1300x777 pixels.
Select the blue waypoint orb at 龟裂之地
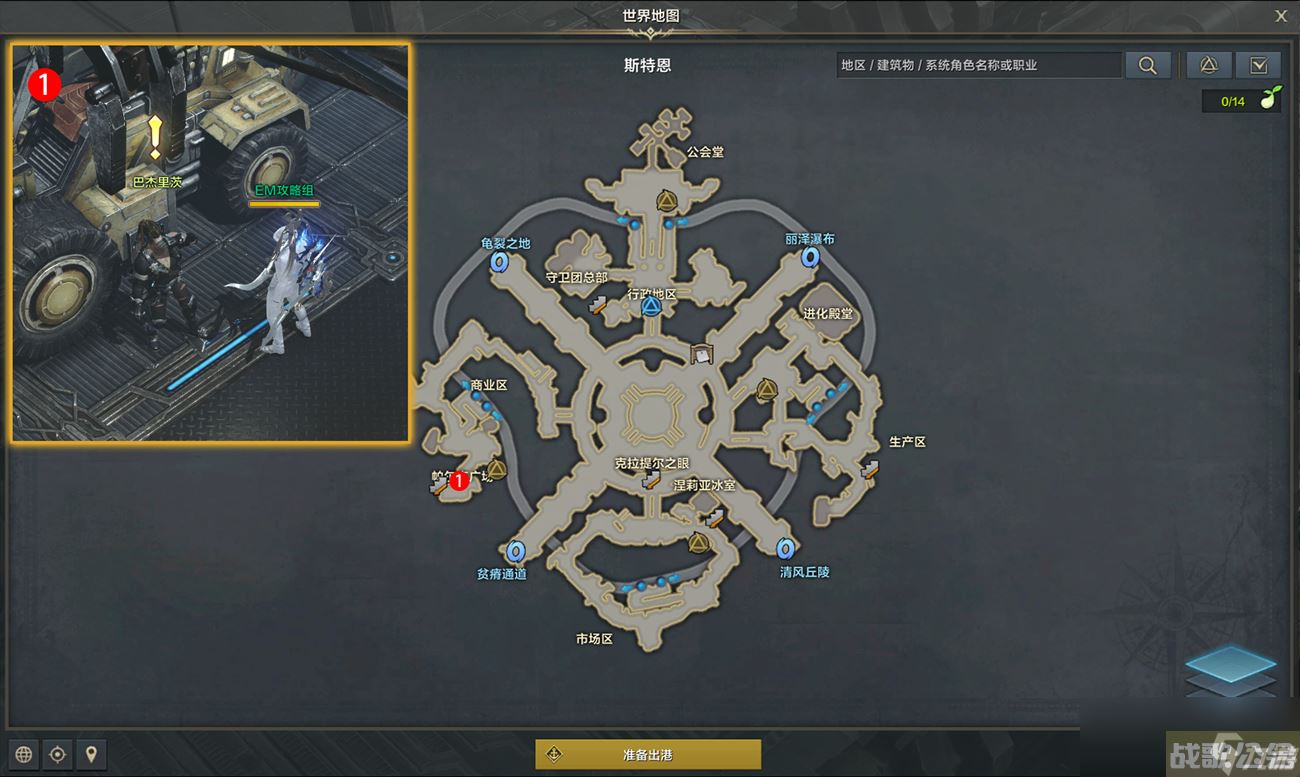coord(499,262)
